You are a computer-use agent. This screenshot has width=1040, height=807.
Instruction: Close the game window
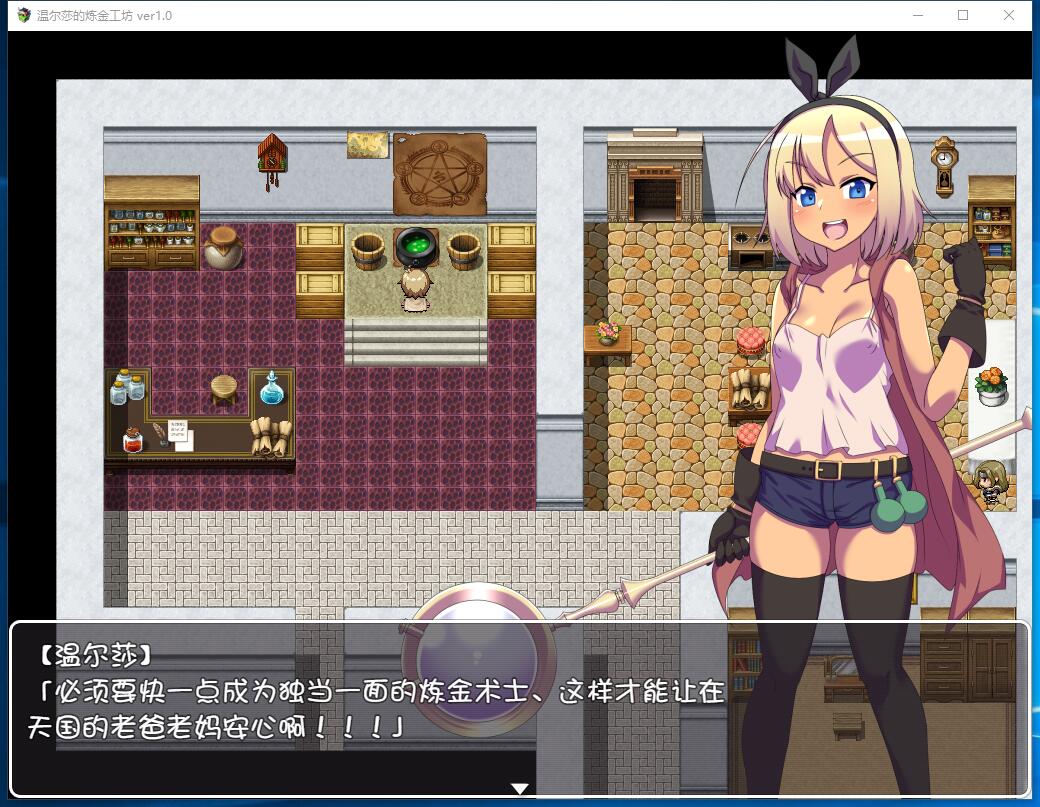[x=1009, y=15]
